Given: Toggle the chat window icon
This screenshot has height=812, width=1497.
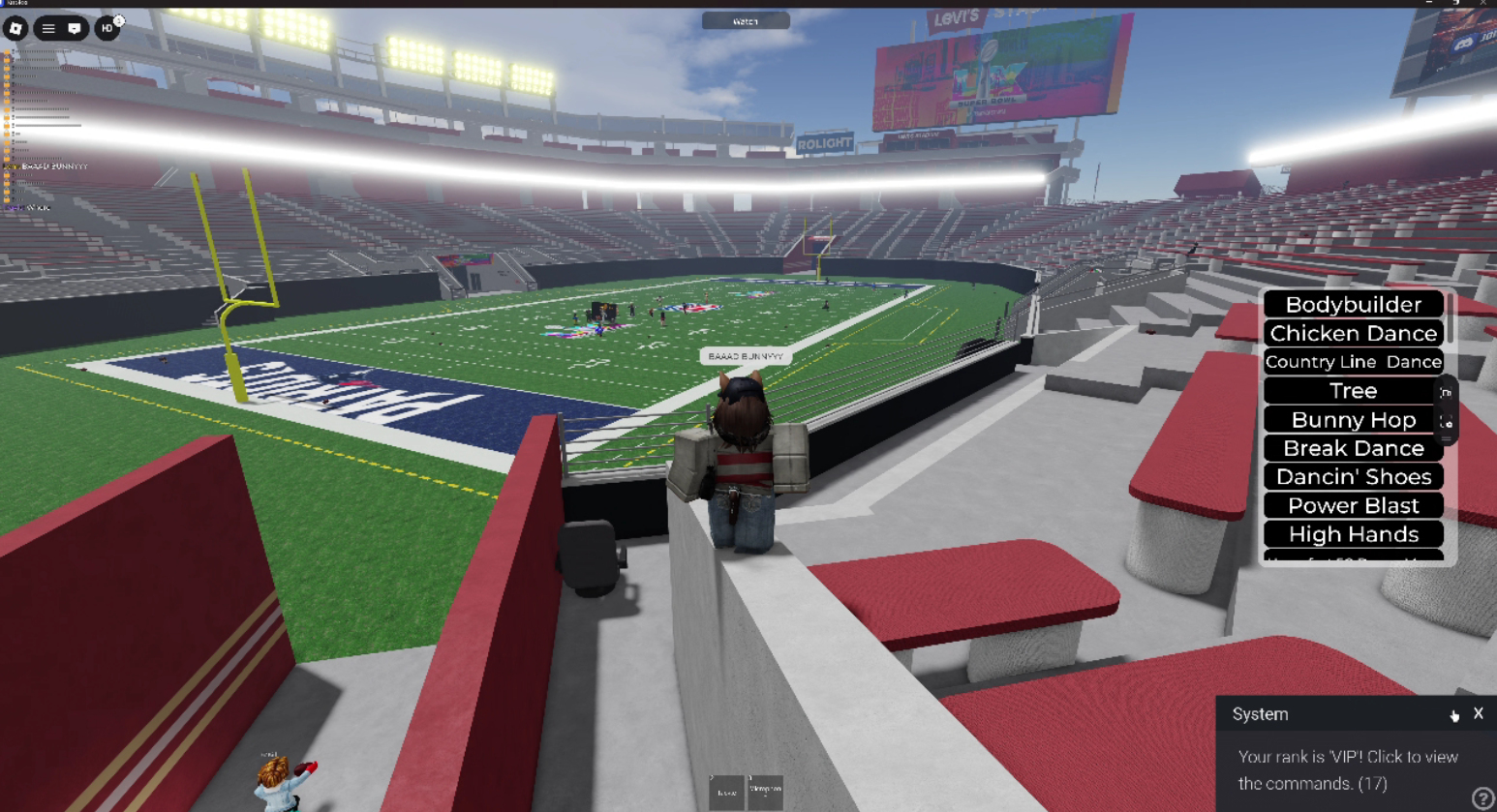Looking at the screenshot, I should click(75, 28).
